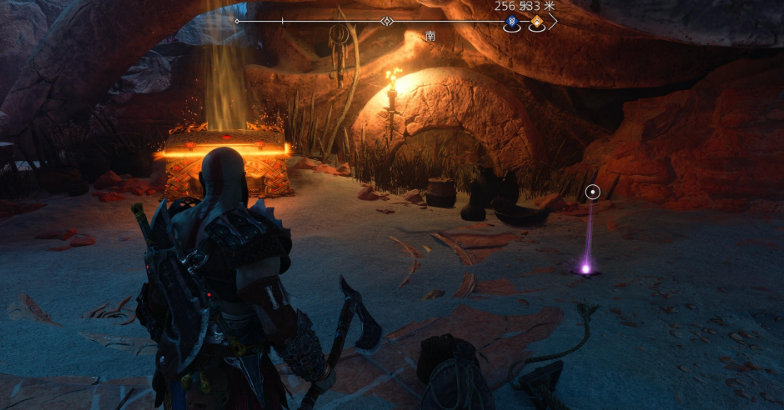784x410 pixels.
Task: Click the diamond waypoint marker on the compass bar
Action: 387,21
